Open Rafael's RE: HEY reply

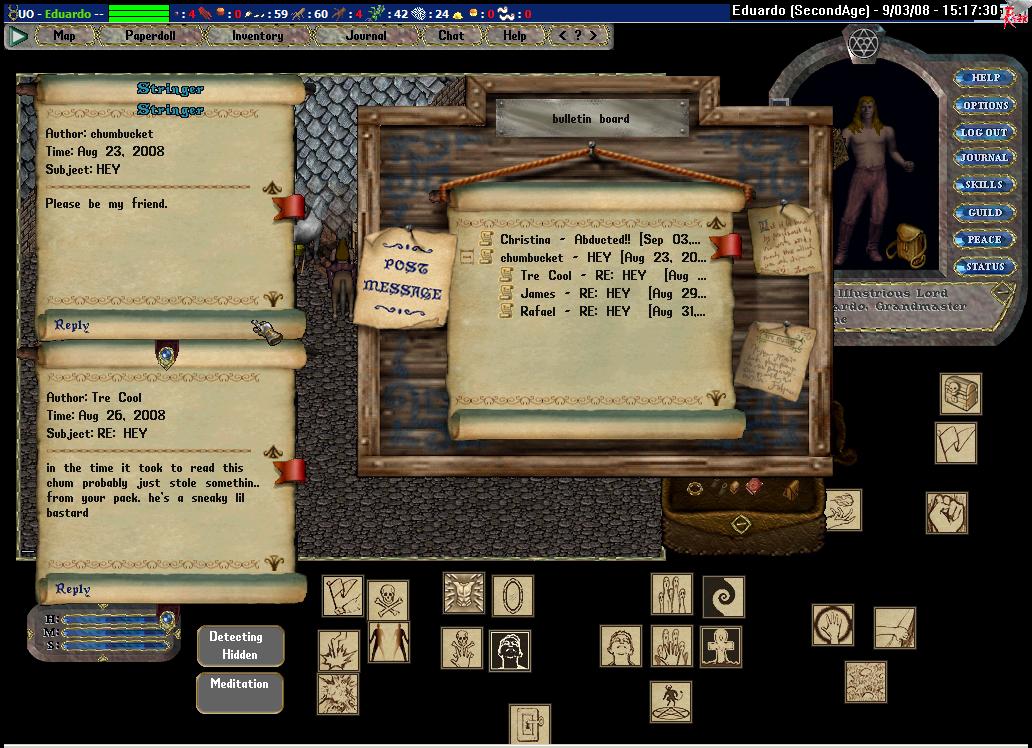click(610, 312)
